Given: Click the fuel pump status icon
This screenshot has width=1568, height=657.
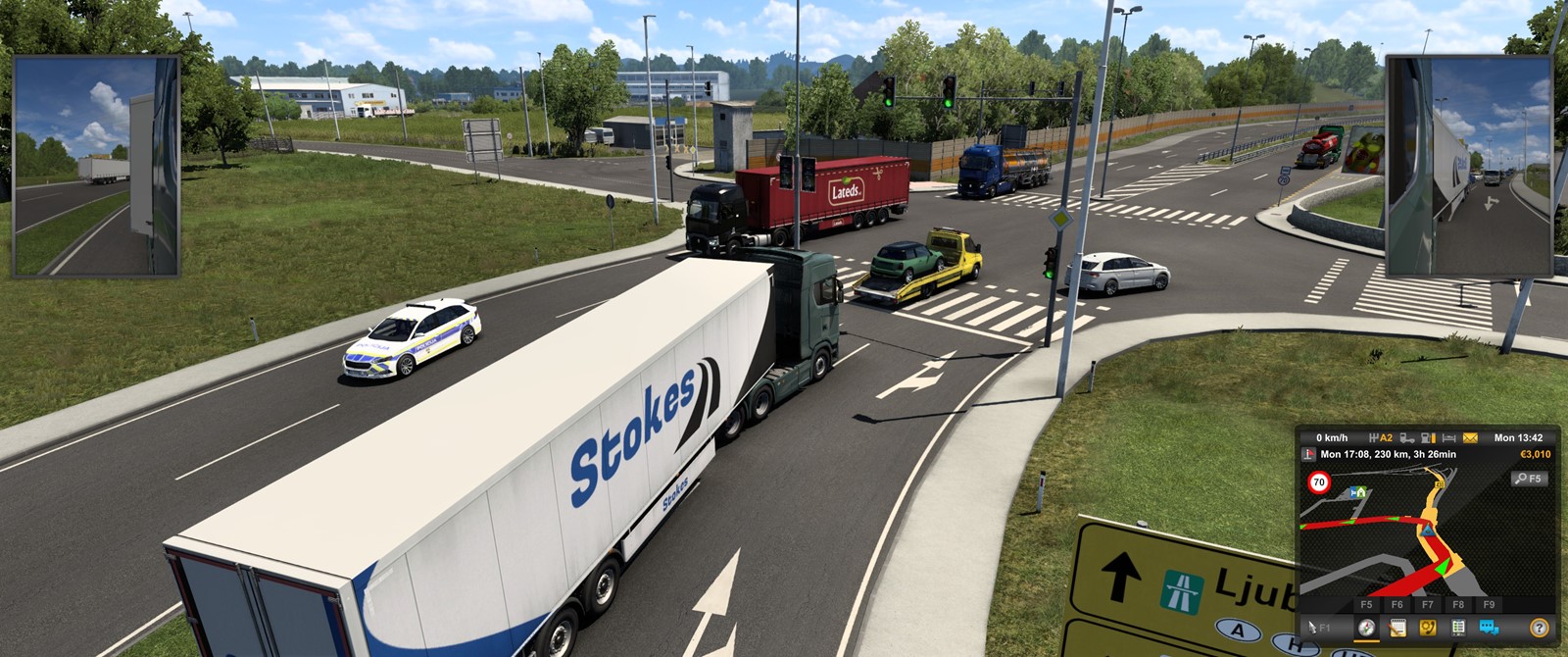Looking at the screenshot, I should [x=1428, y=437].
